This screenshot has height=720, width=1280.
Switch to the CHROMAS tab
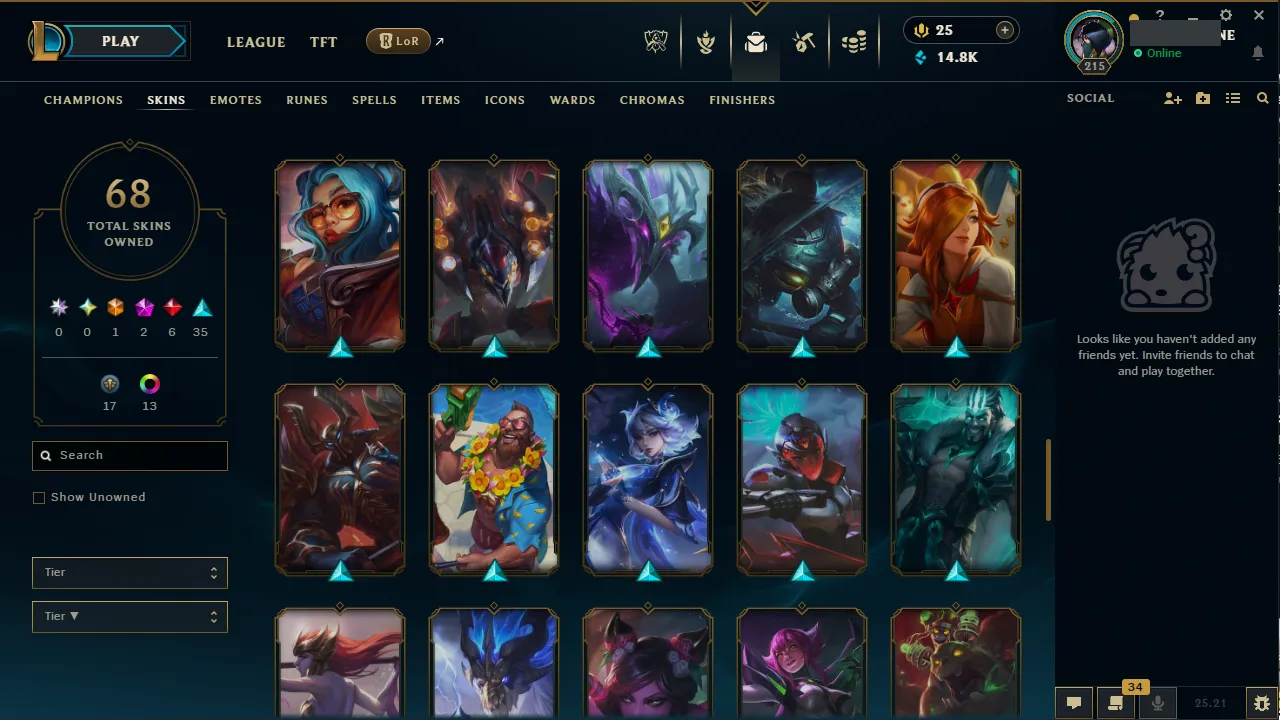(x=652, y=100)
